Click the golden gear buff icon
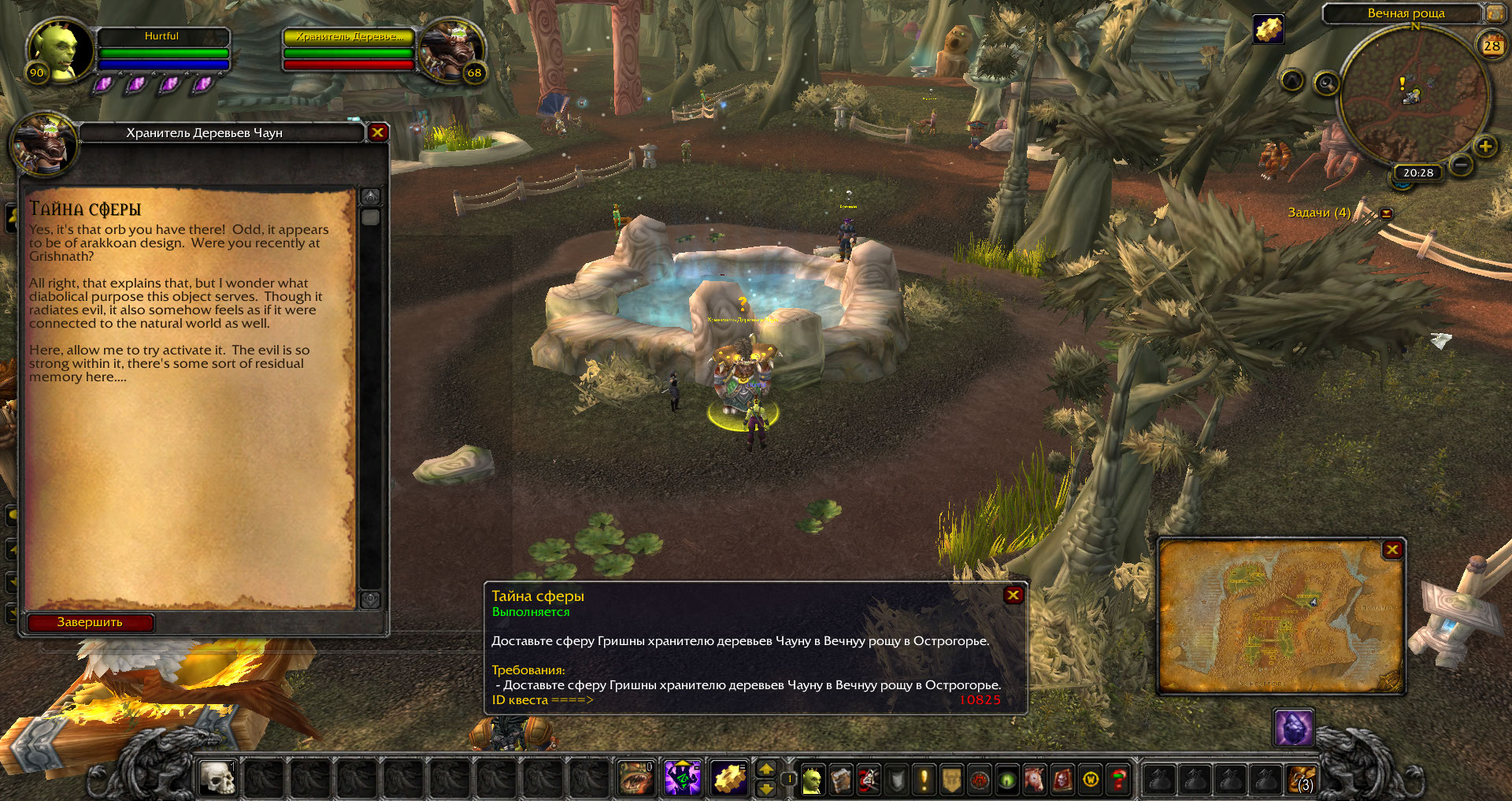 point(1268,30)
